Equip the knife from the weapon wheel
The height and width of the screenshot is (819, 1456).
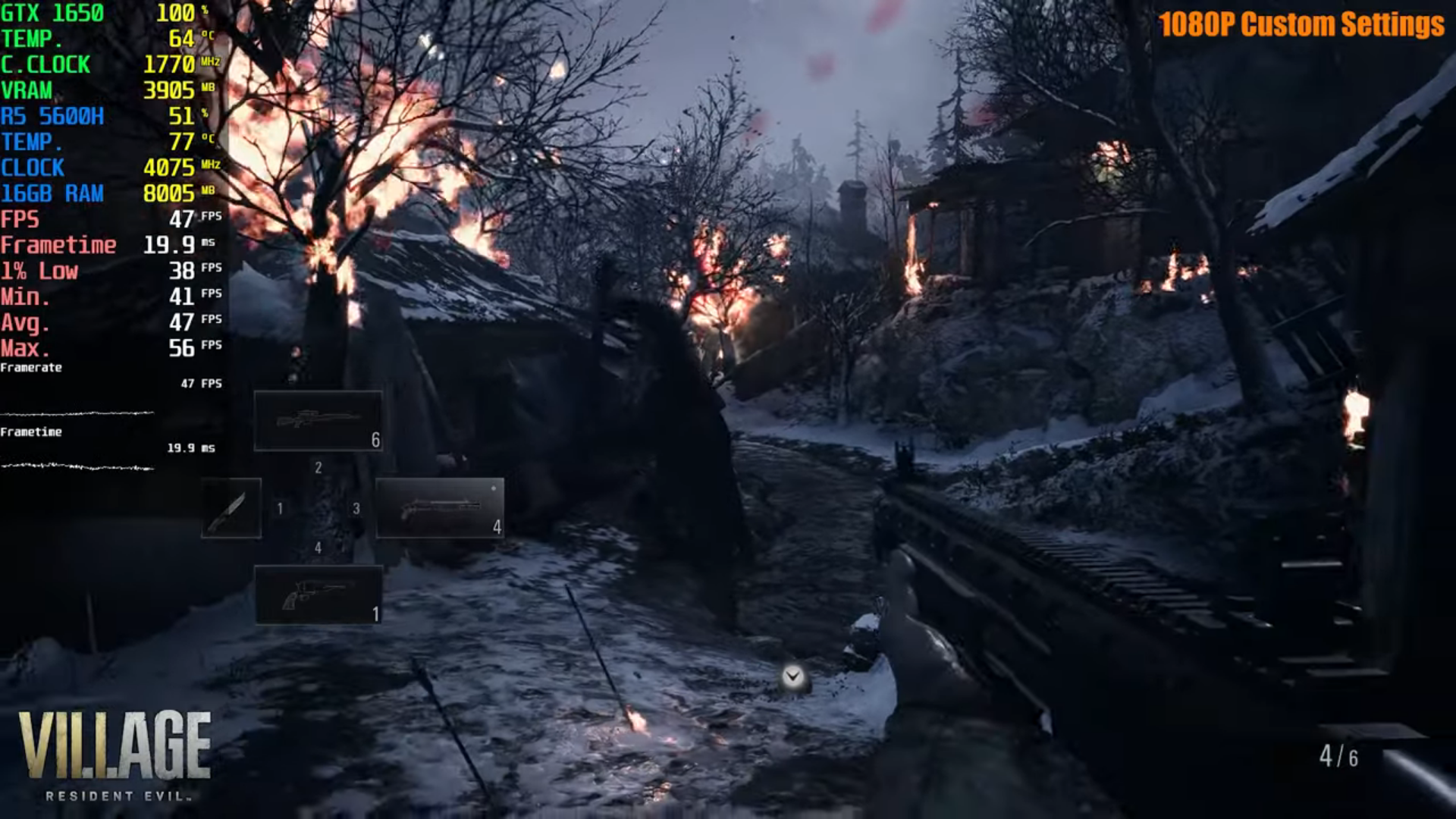[231, 508]
